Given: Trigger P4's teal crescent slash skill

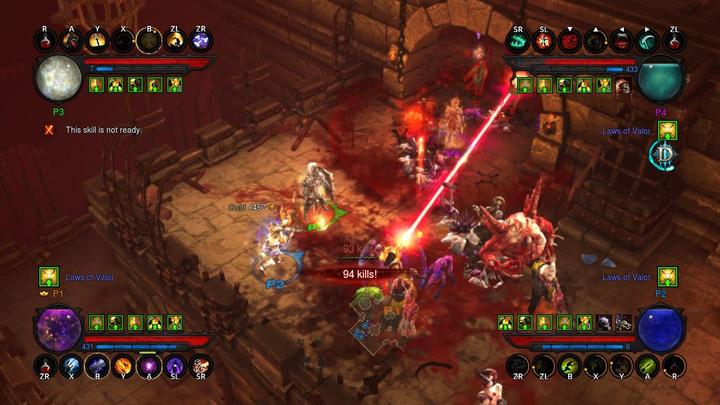Looking at the screenshot, I should [648, 41].
